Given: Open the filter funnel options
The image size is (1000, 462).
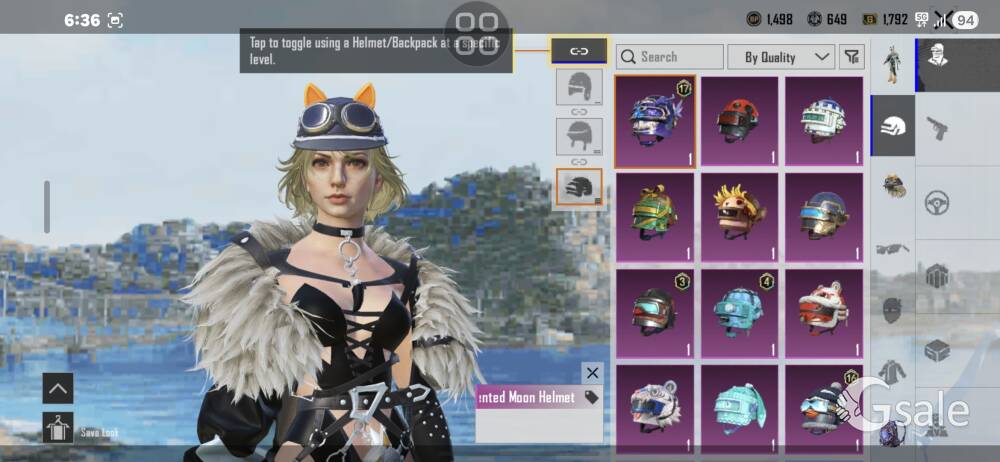Looking at the screenshot, I should pyautogui.click(x=851, y=57).
